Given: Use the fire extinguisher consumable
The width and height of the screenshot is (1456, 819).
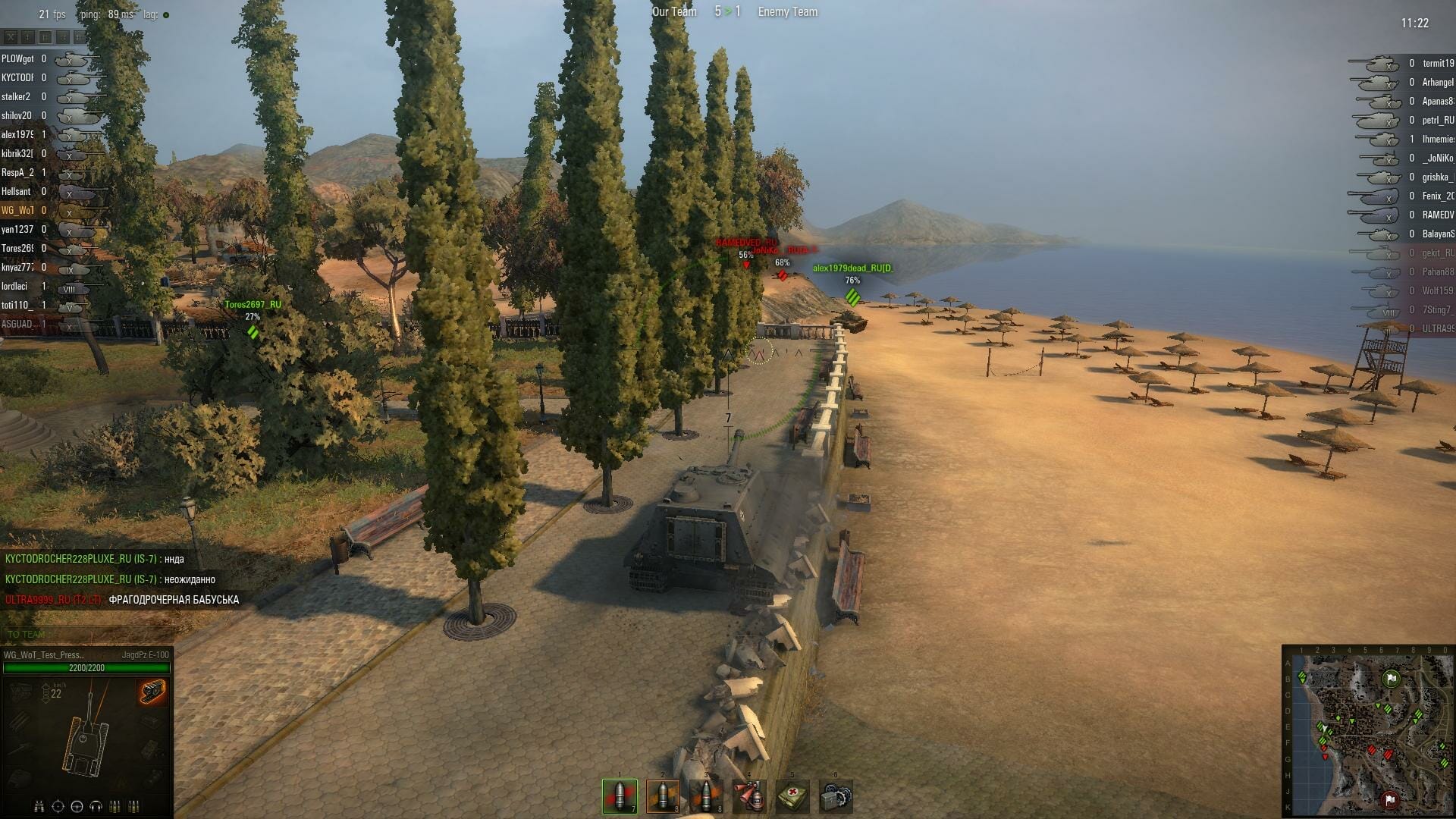Looking at the screenshot, I should pos(749,796).
